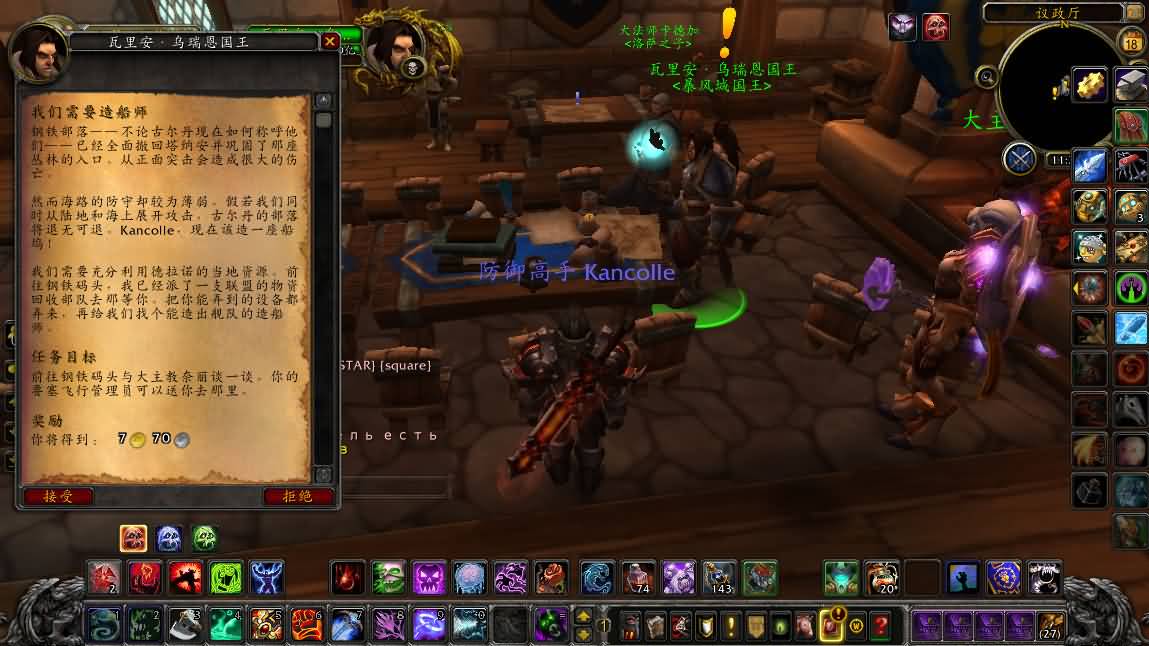Screen dimensions: 1149x646
Task: Activate the purple skull ability icon
Action: point(429,577)
